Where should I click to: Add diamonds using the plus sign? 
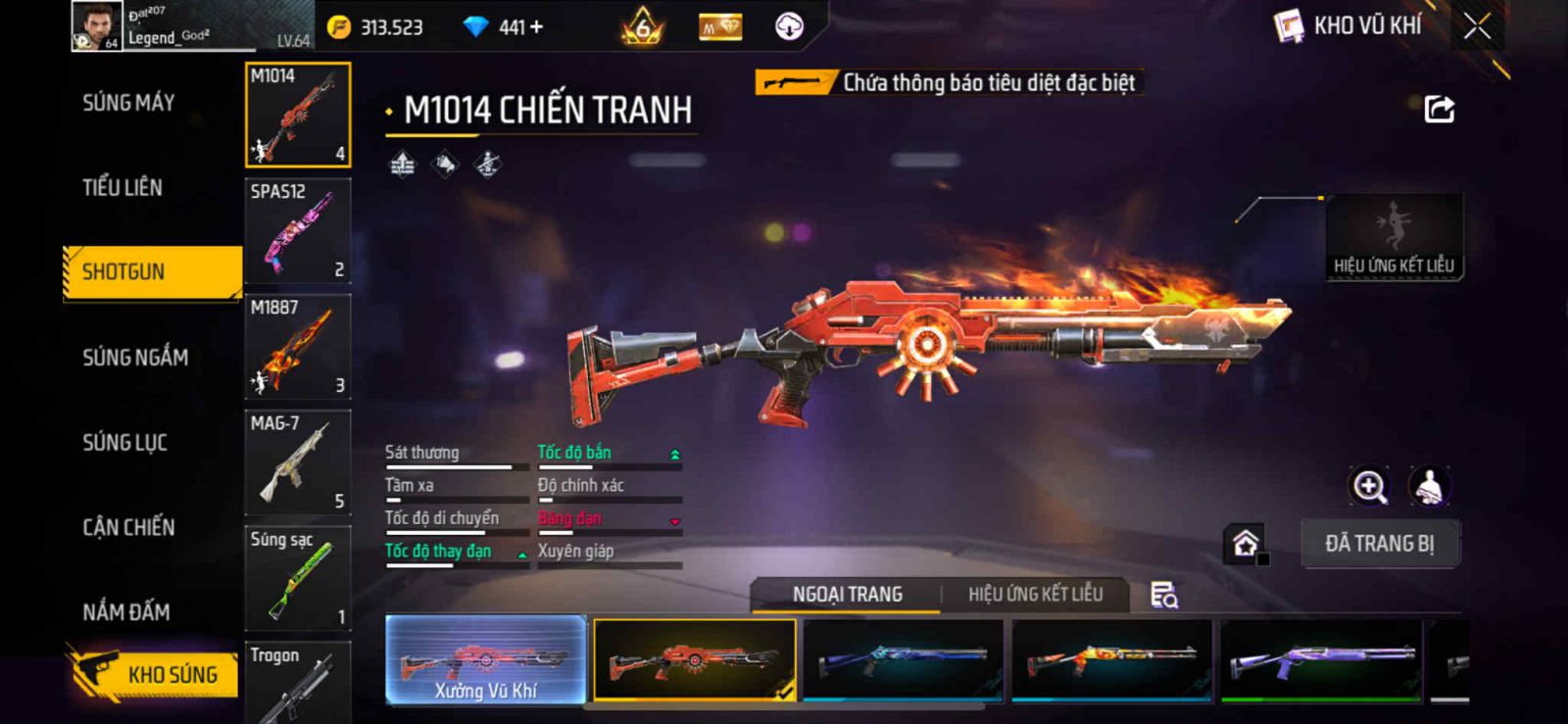(x=535, y=27)
